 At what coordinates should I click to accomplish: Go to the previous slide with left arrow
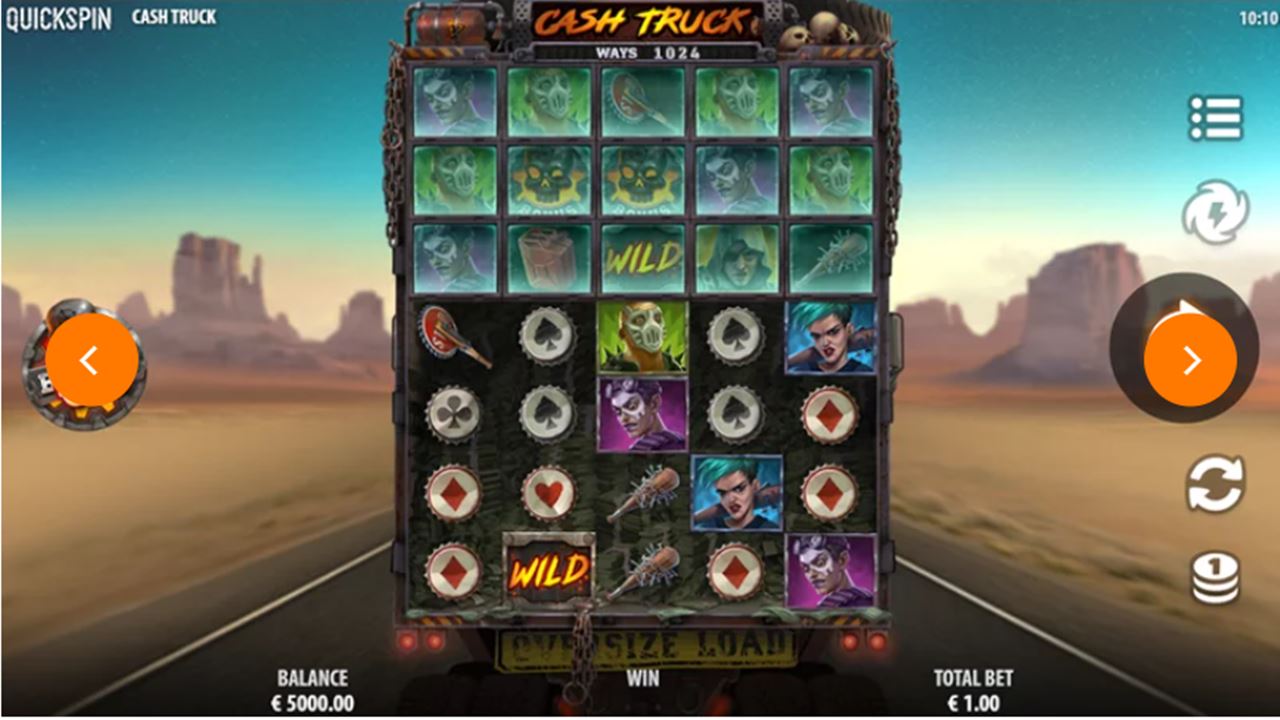[91, 360]
